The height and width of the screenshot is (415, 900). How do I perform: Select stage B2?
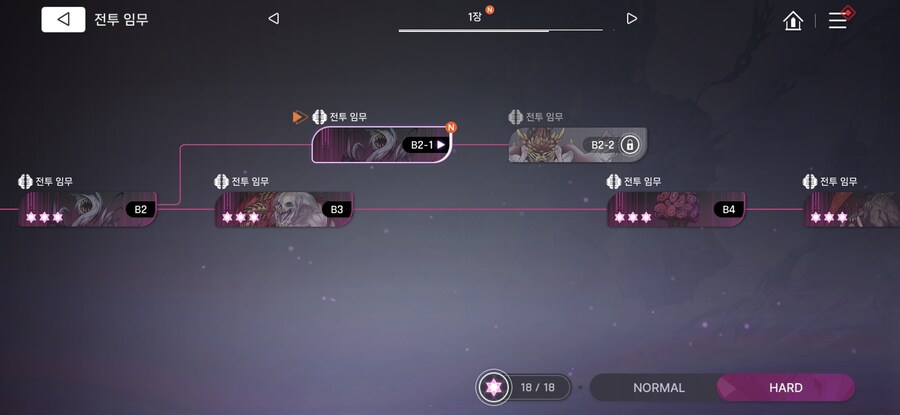click(x=88, y=209)
